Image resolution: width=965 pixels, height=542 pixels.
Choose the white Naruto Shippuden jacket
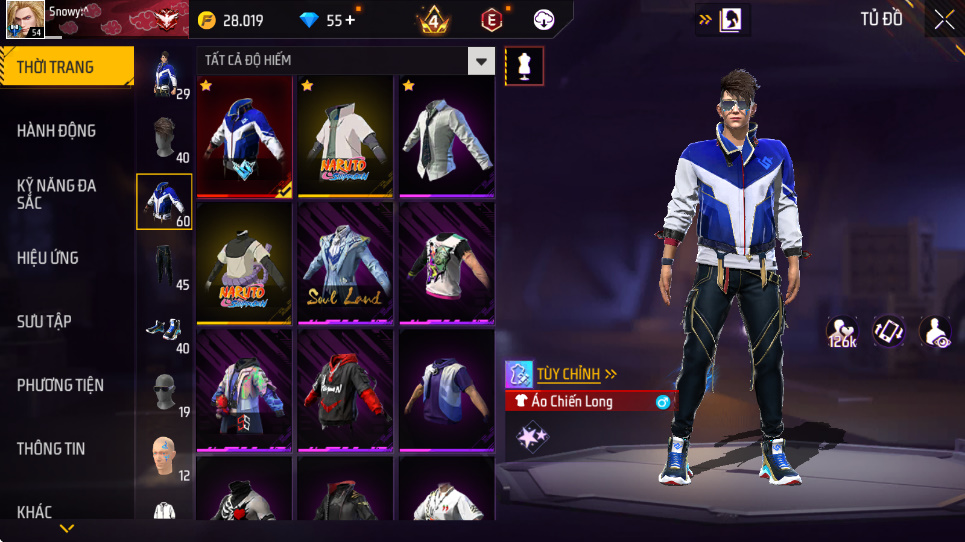(345, 136)
